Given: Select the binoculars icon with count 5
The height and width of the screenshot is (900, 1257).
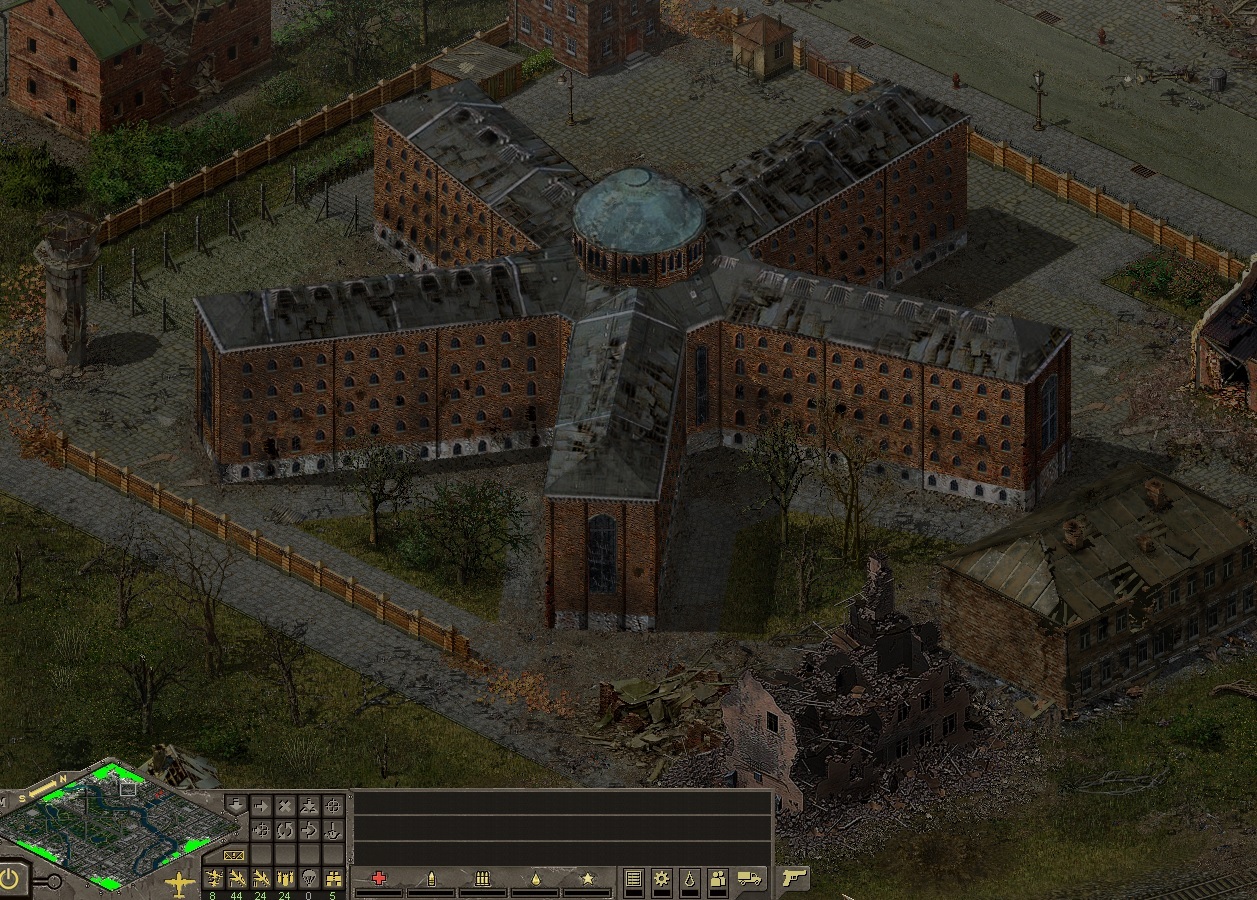Looking at the screenshot, I should (x=334, y=878).
